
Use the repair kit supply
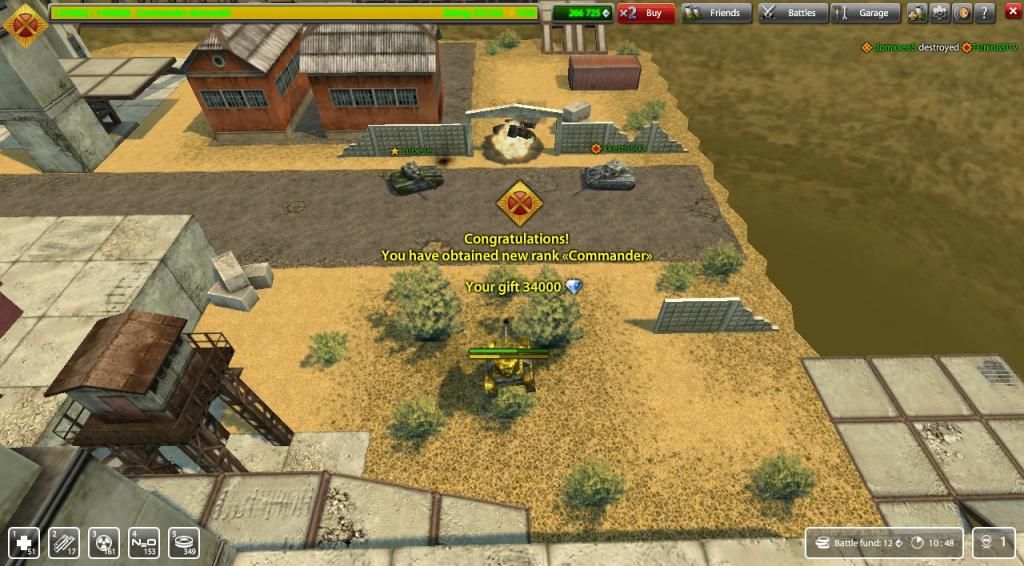[x=24, y=542]
